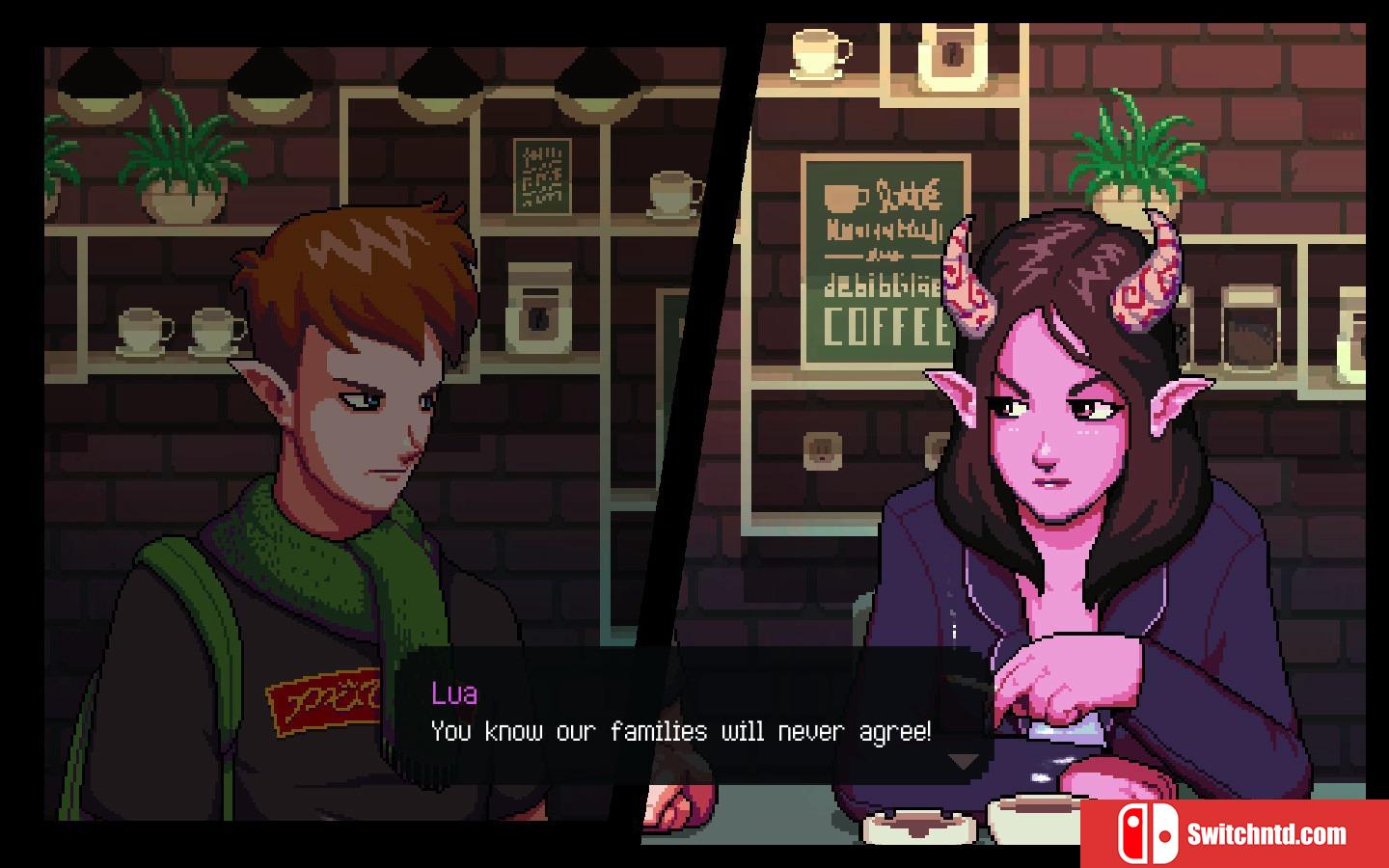Advance dialogue with the down-arrow indicator

point(963,761)
